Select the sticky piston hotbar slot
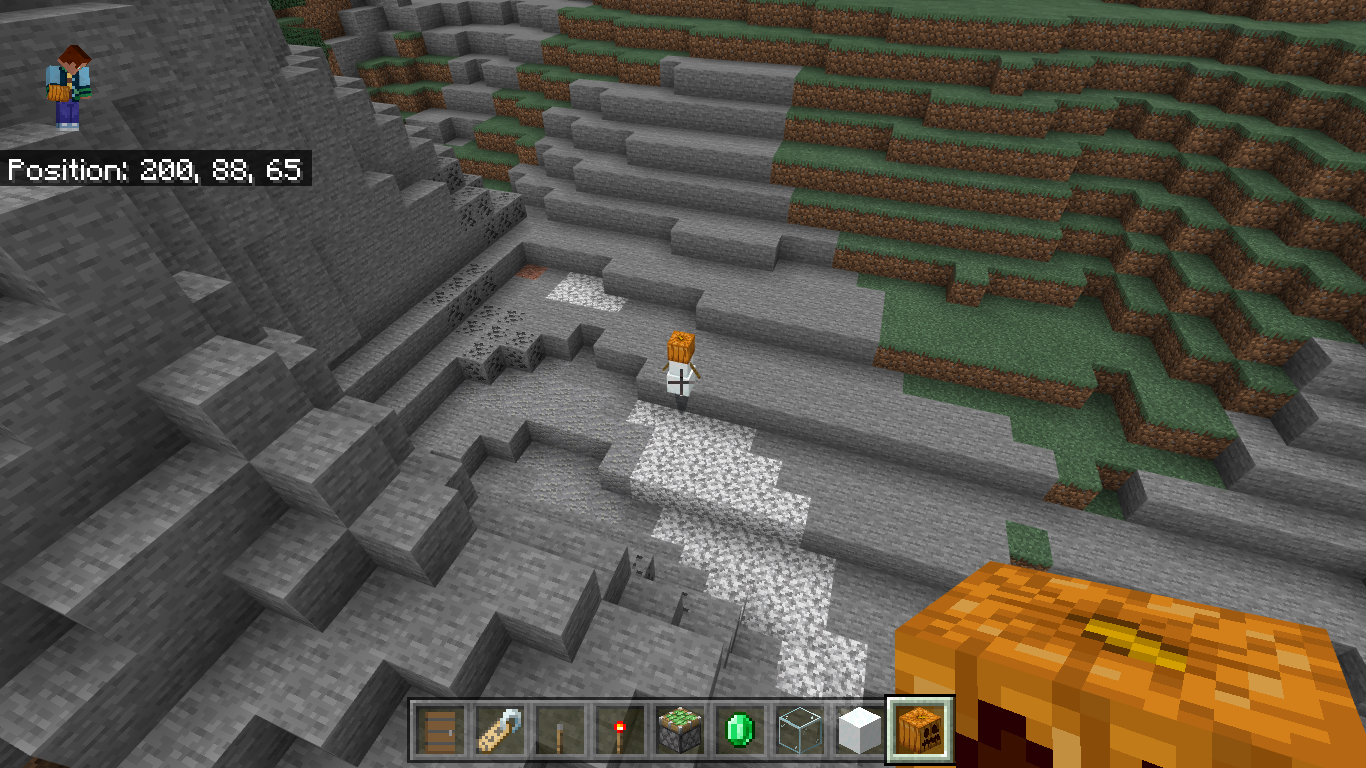The height and width of the screenshot is (768, 1366). point(679,731)
